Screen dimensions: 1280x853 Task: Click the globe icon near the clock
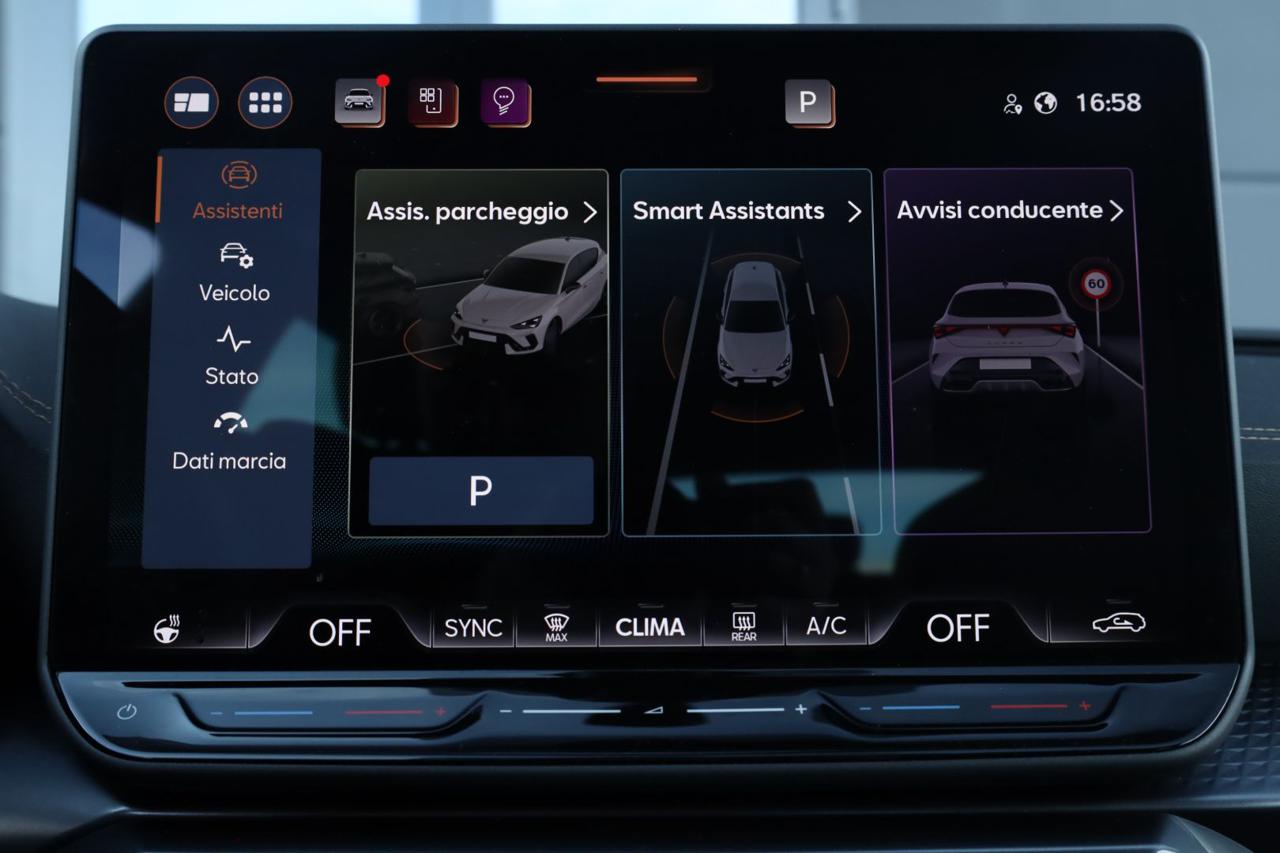pyautogui.click(x=1045, y=103)
